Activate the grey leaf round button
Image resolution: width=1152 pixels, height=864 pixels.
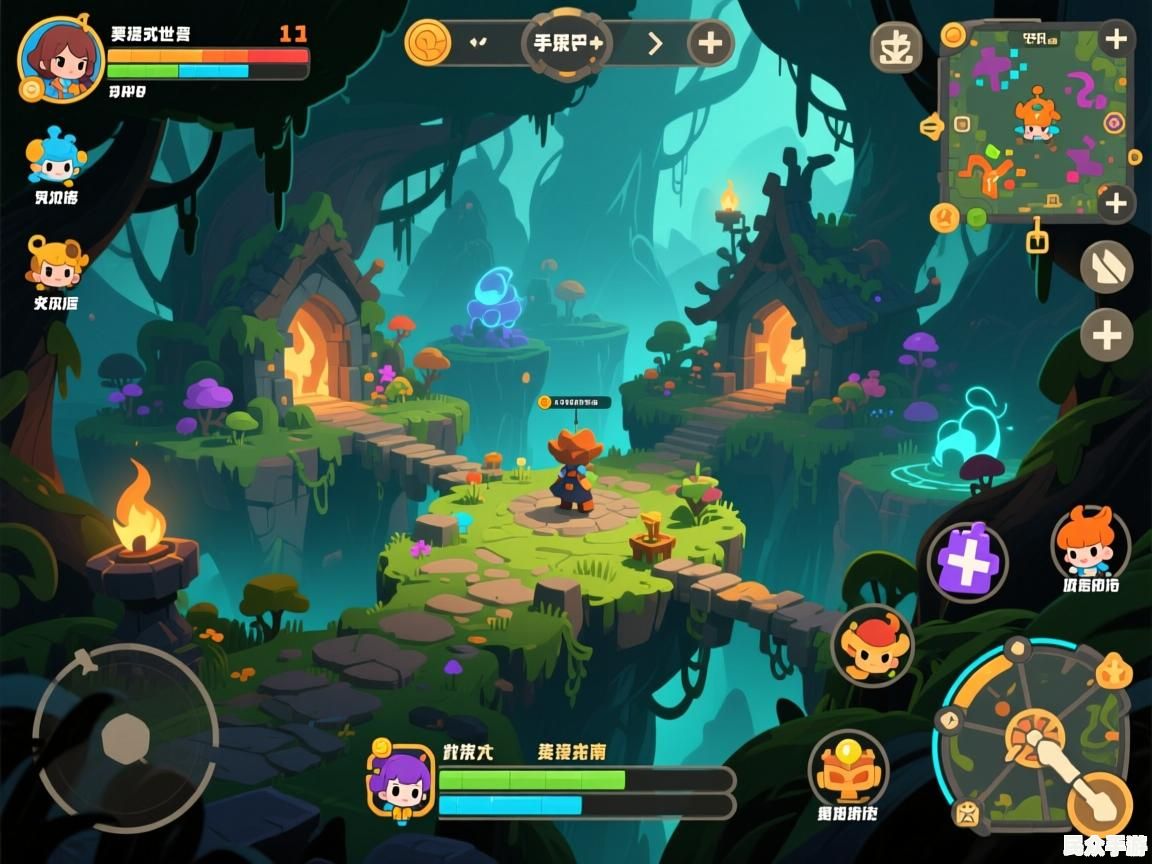(x=1106, y=267)
